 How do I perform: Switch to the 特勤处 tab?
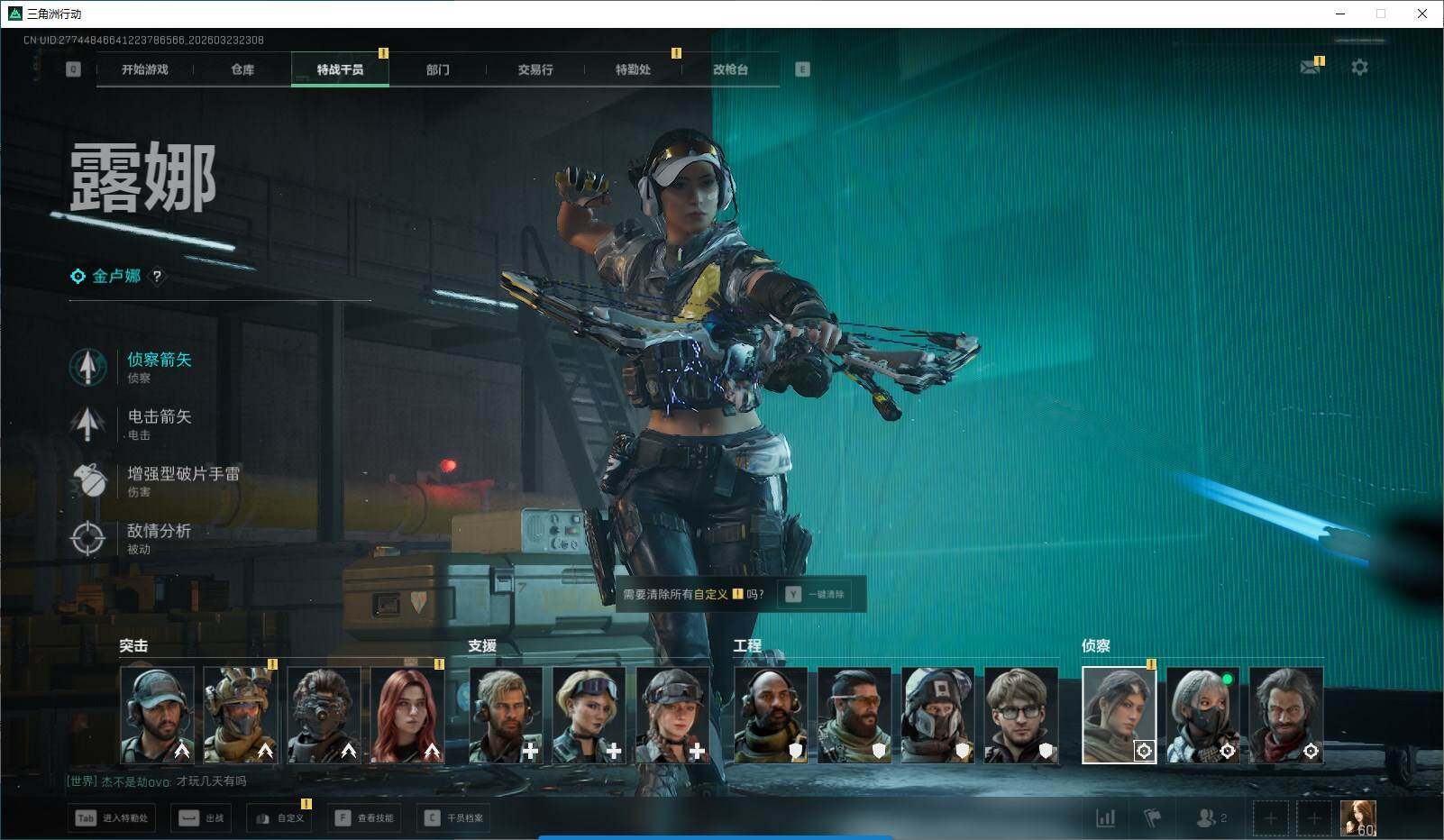pos(633,69)
